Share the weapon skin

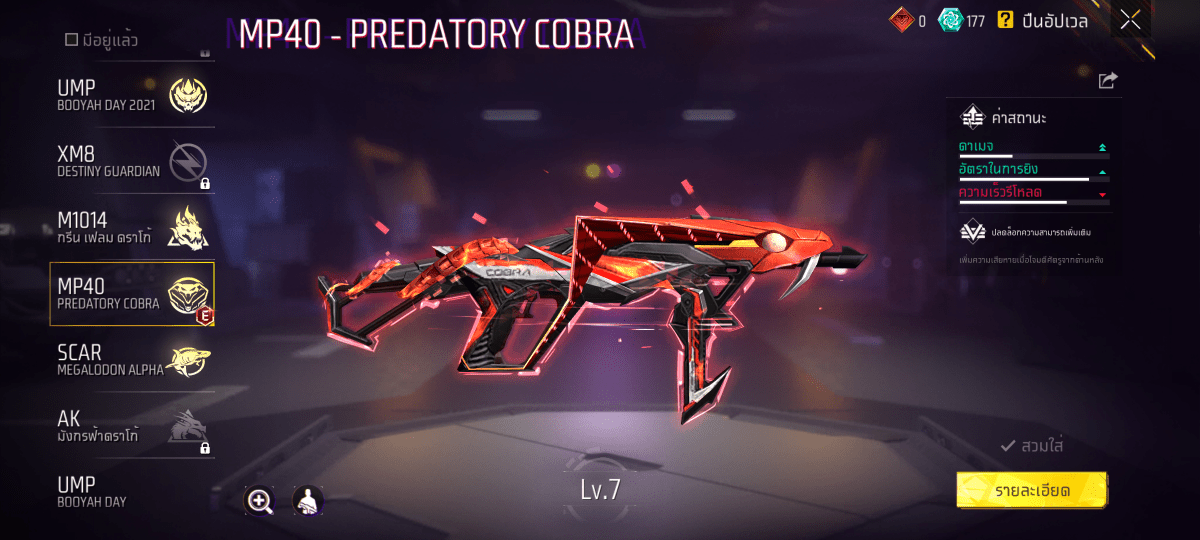pos(1108,81)
